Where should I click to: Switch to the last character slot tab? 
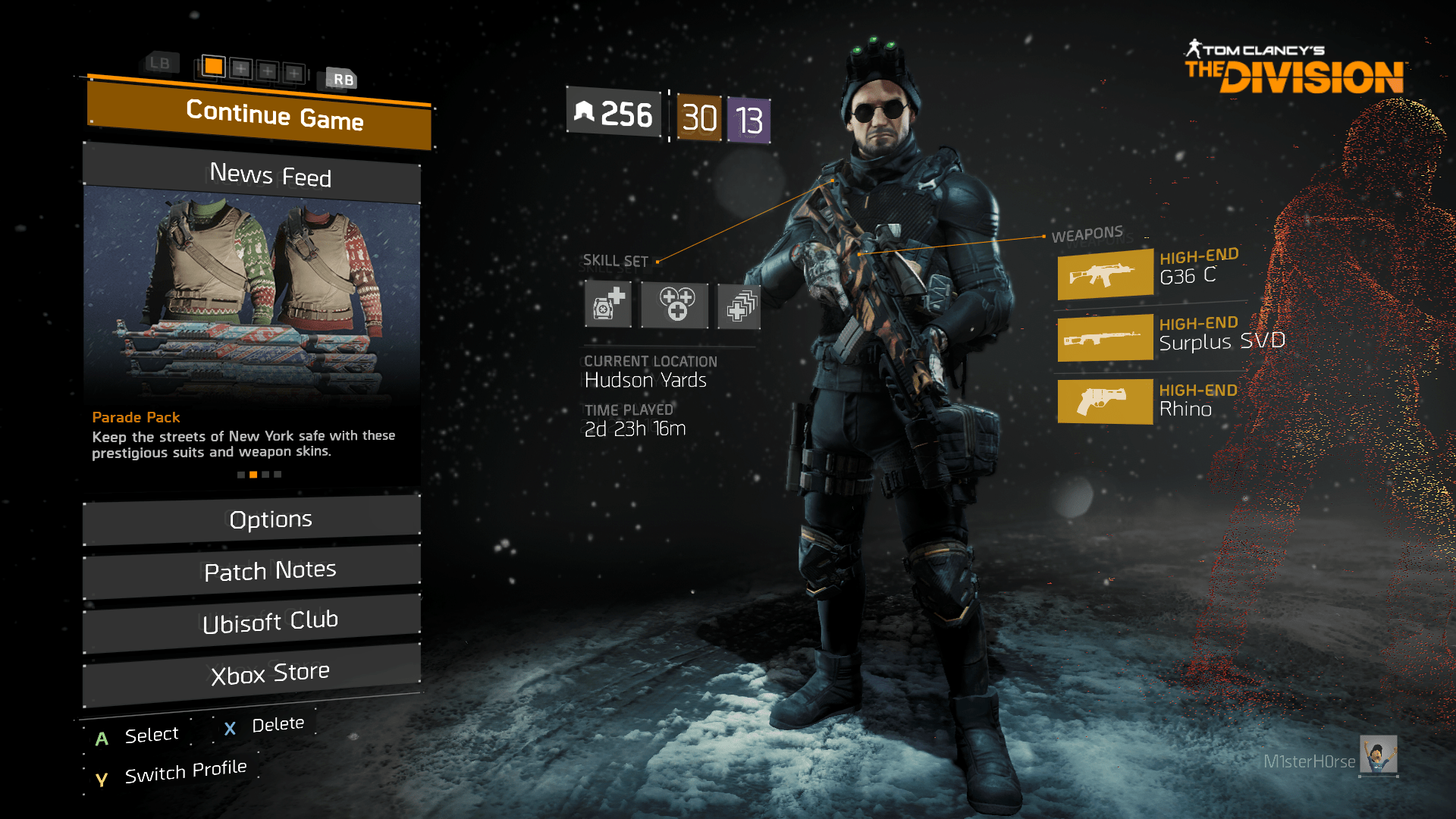294,73
